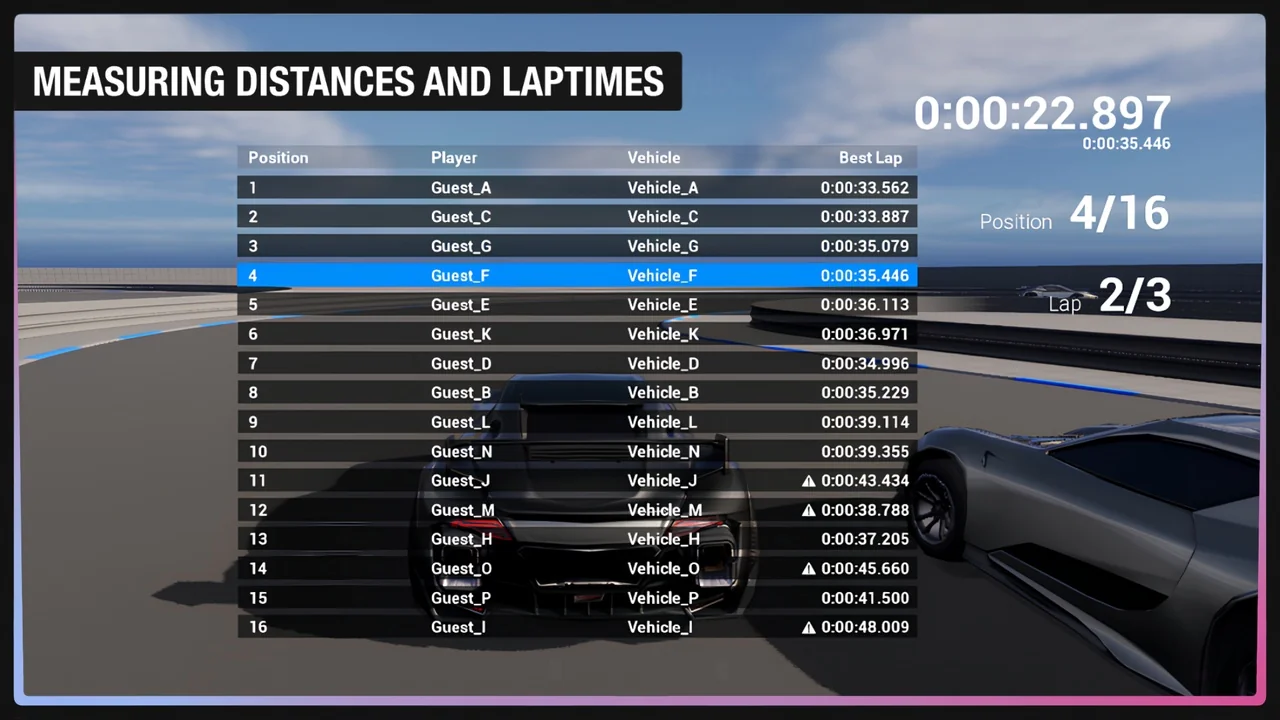The width and height of the screenshot is (1280, 720).
Task: Select the Player column header
Action: (454, 158)
